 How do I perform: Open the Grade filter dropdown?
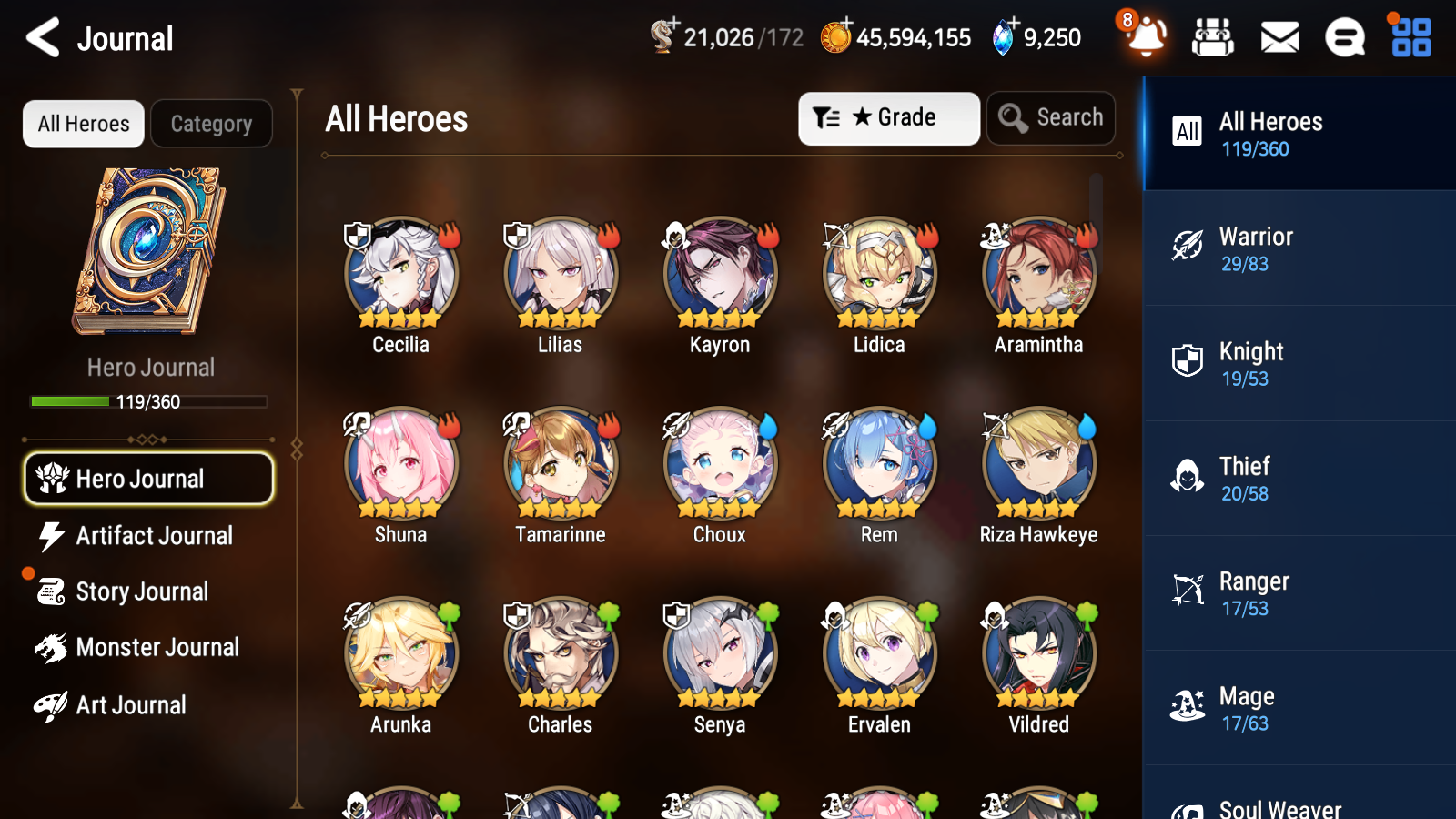(888, 117)
